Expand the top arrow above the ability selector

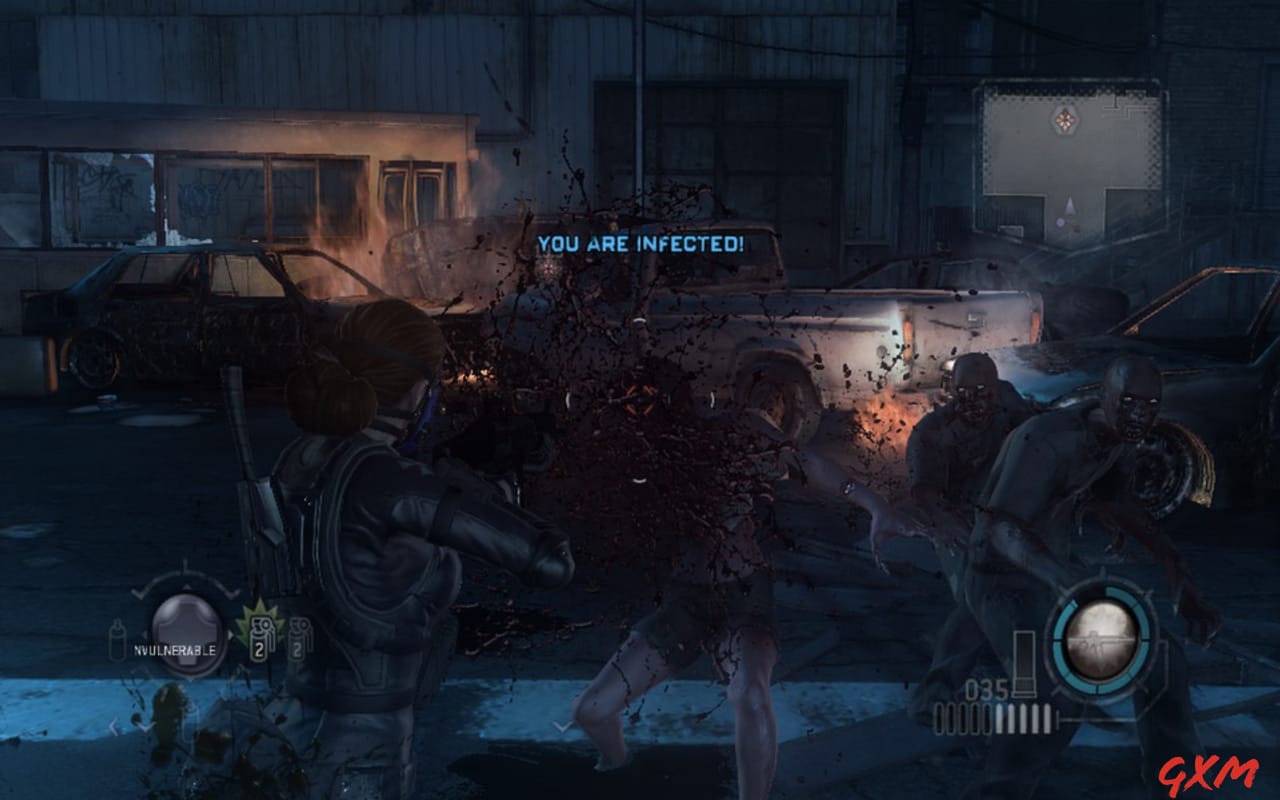[186, 588]
